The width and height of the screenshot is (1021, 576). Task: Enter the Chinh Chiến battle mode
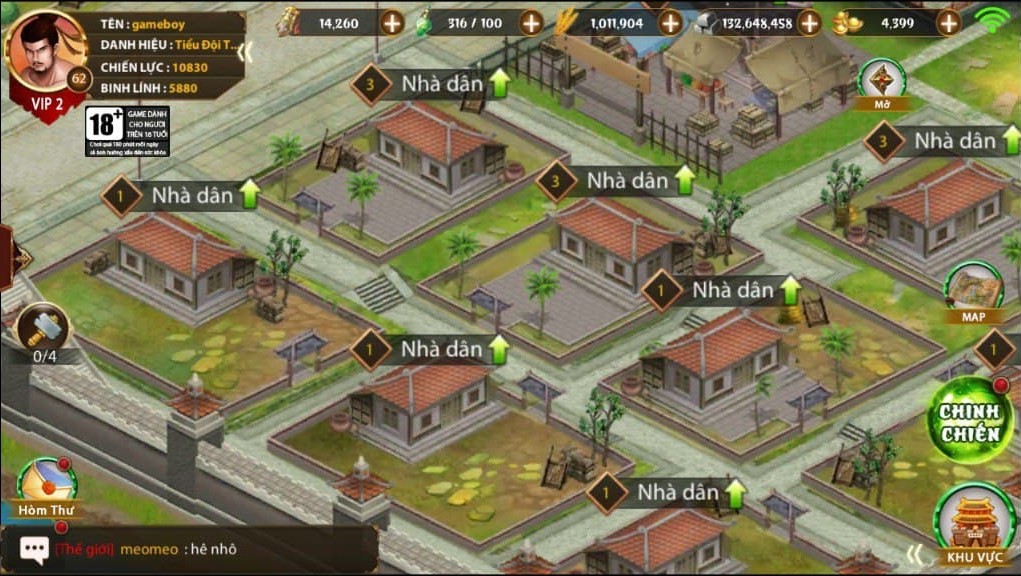pyautogui.click(x=969, y=420)
